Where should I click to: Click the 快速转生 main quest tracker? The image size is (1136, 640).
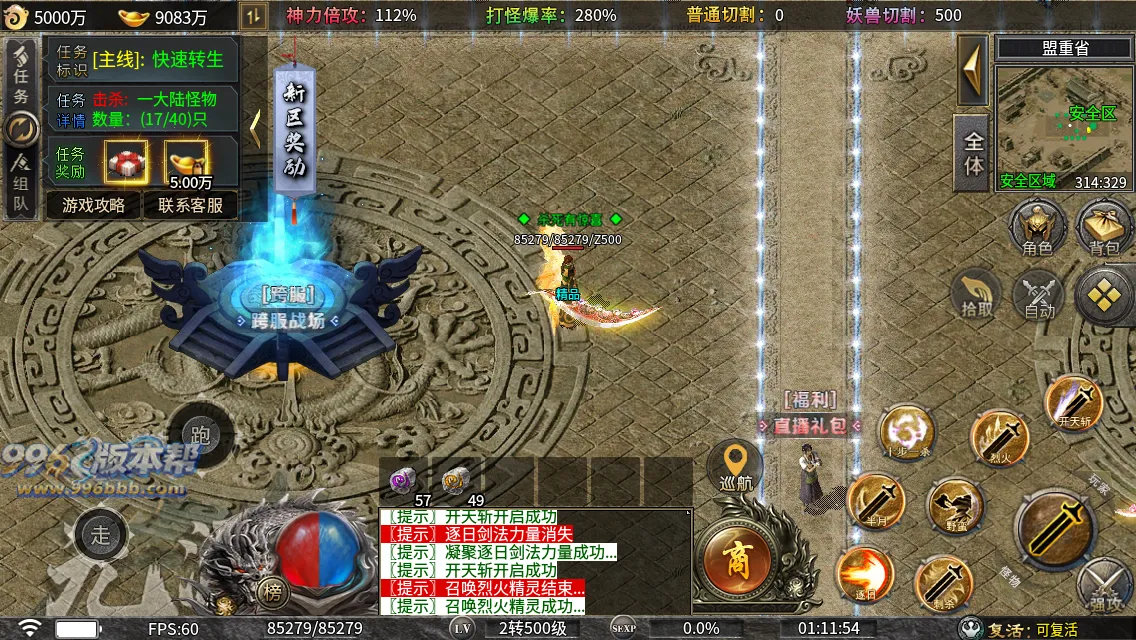point(157,59)
